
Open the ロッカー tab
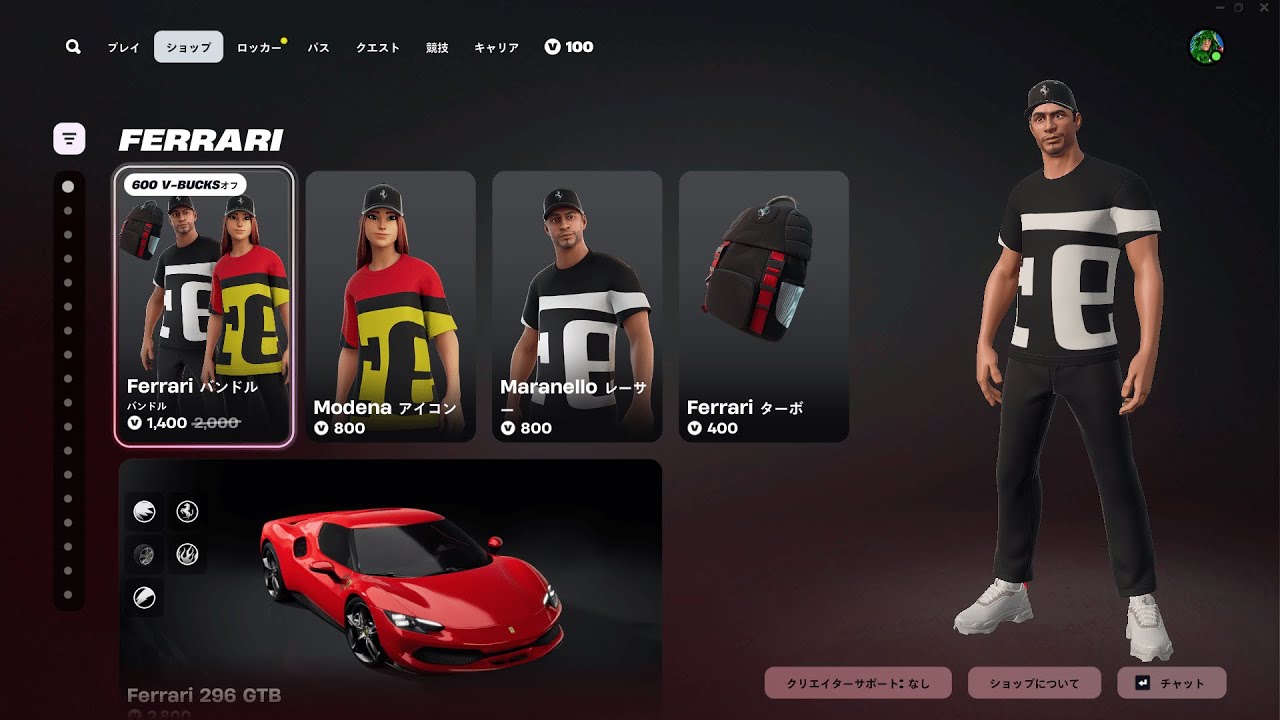(259, 47)
